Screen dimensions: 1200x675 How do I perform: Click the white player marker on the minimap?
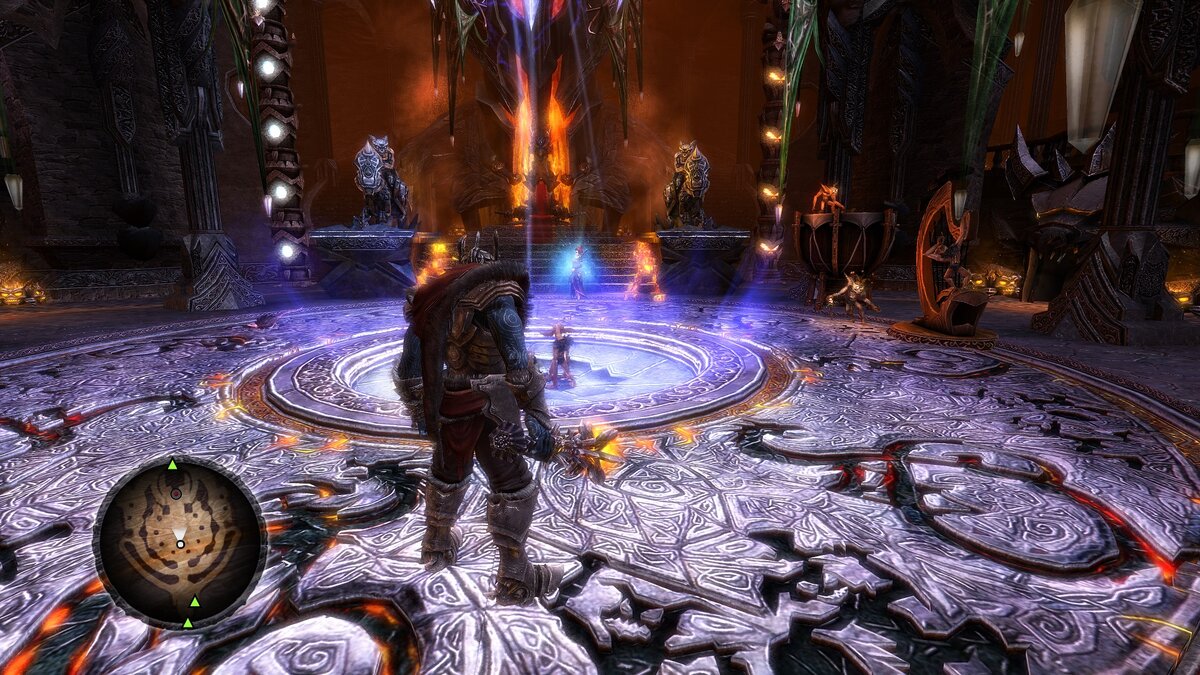[180, 544]
